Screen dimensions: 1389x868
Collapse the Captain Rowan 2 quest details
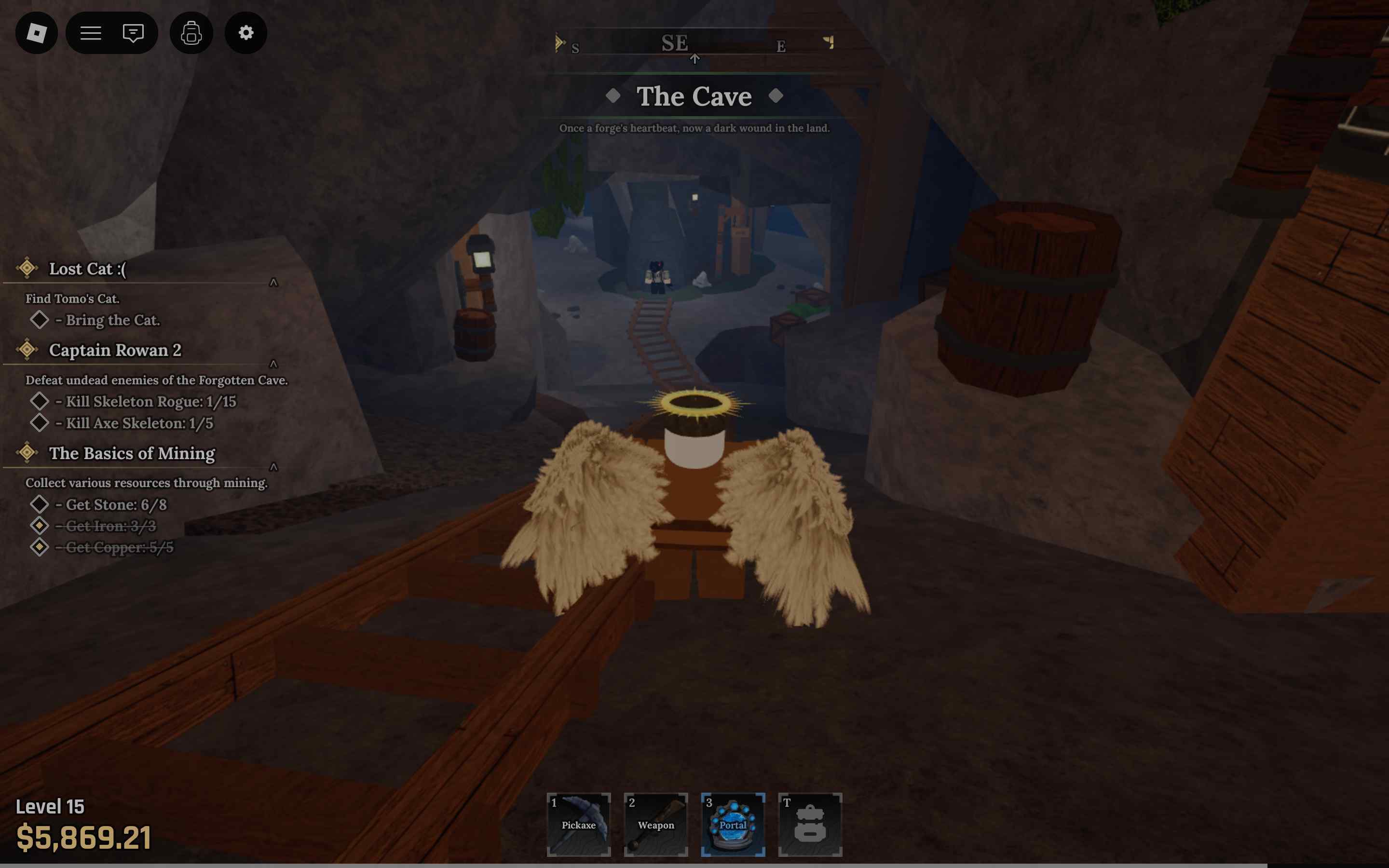pos(274,364)
